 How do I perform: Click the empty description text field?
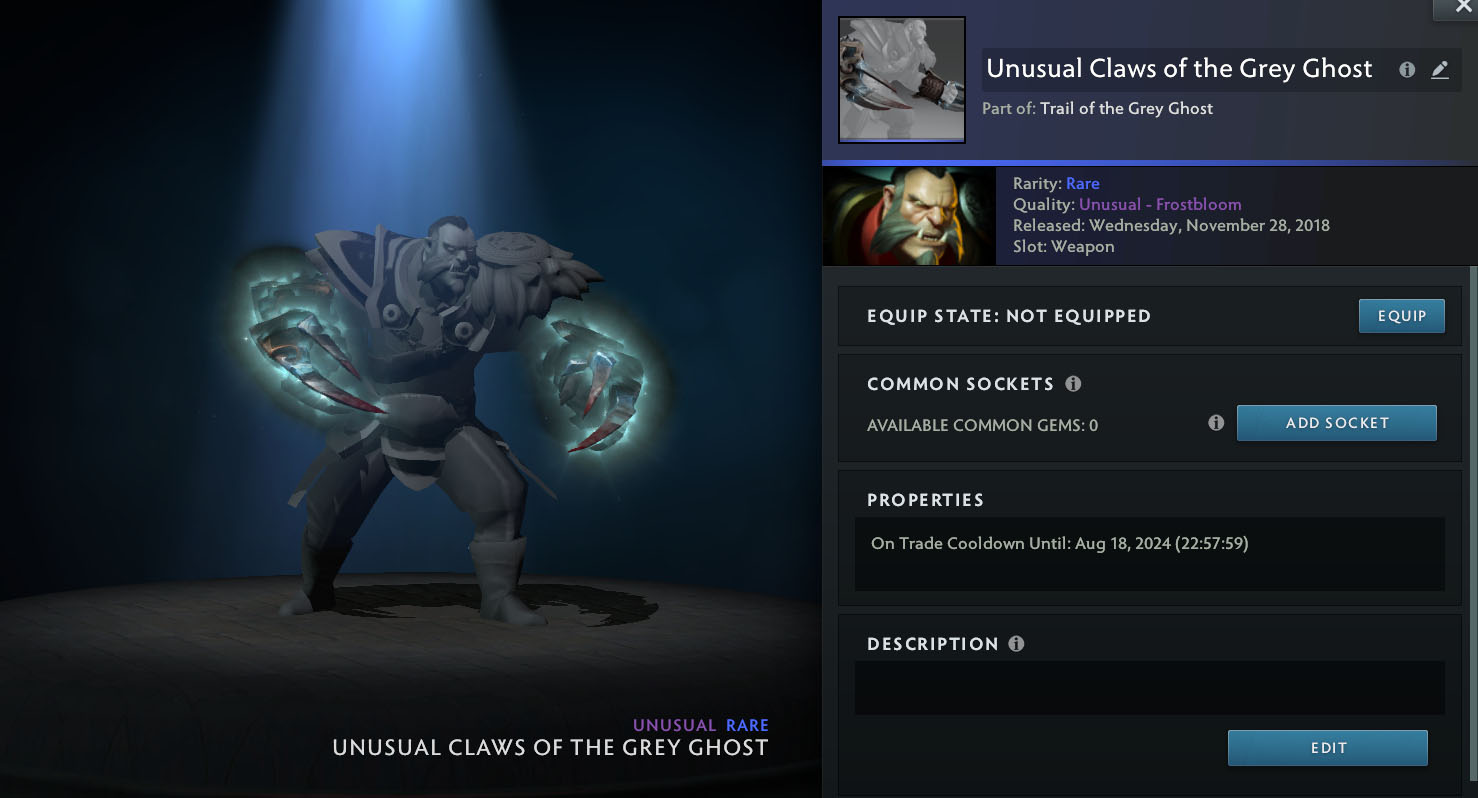coord(1149,687)
